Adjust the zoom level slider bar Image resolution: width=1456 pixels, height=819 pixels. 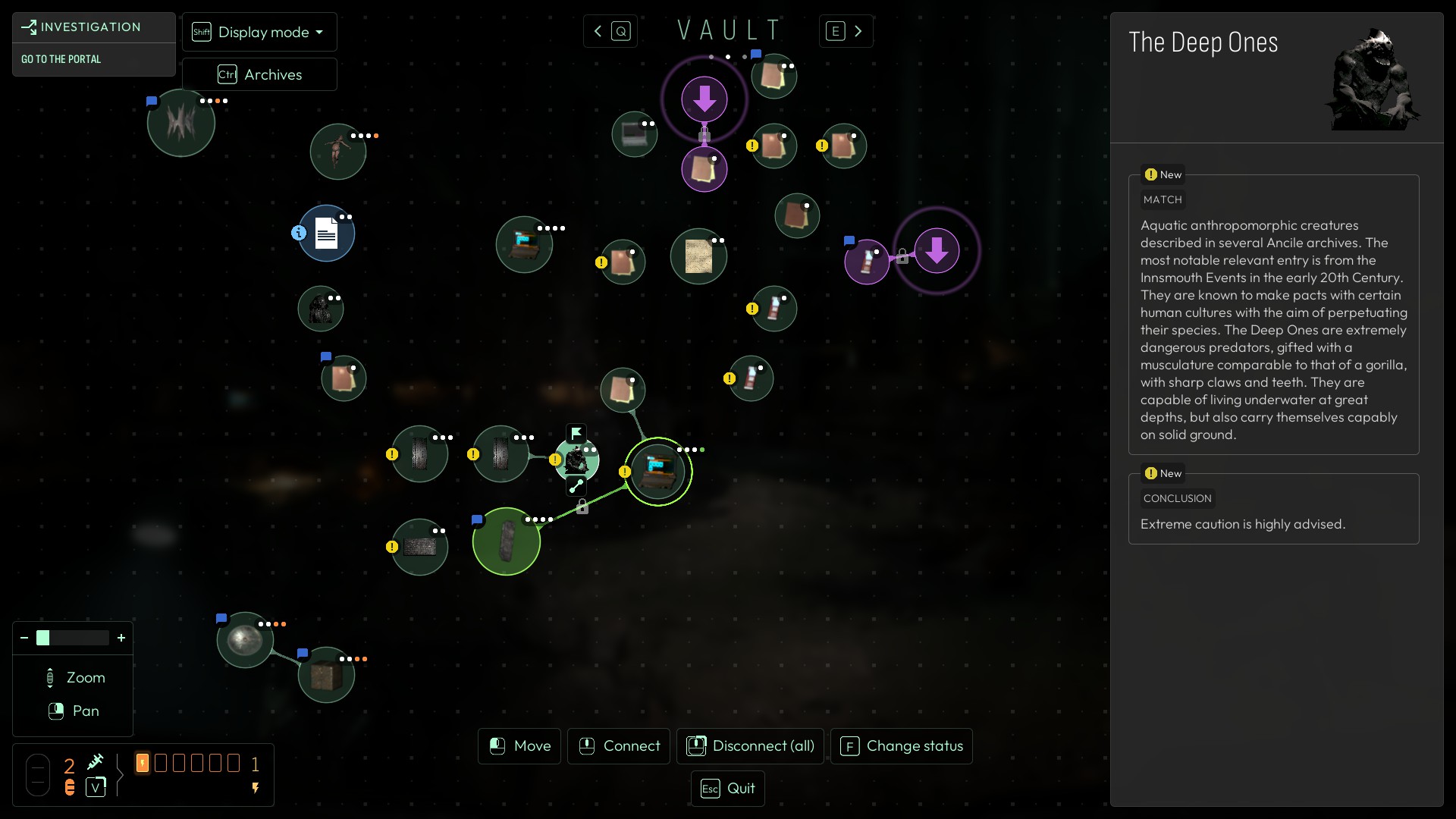(73, 638)
